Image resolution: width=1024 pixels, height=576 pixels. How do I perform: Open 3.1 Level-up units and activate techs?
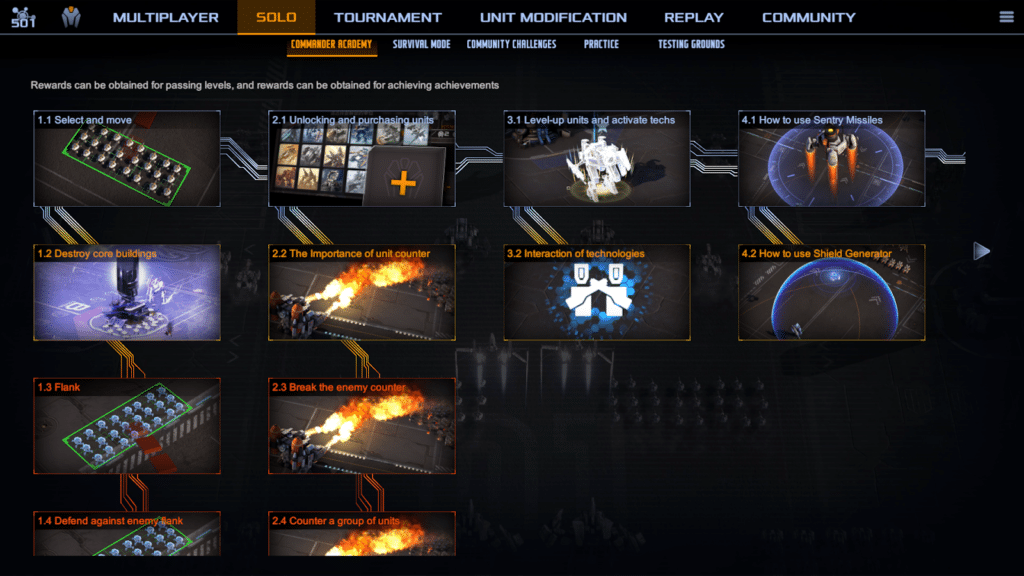coord(597,159)
